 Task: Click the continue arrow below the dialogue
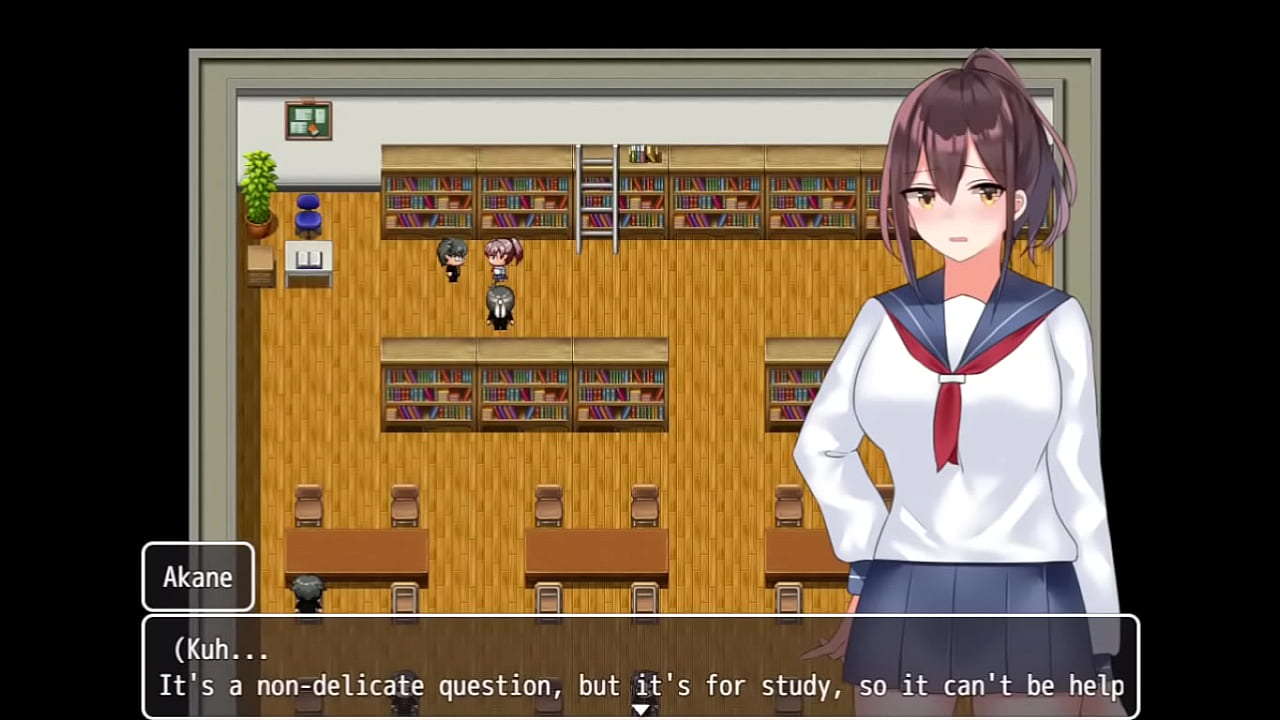pyautogui.click(x=640, y=706)
